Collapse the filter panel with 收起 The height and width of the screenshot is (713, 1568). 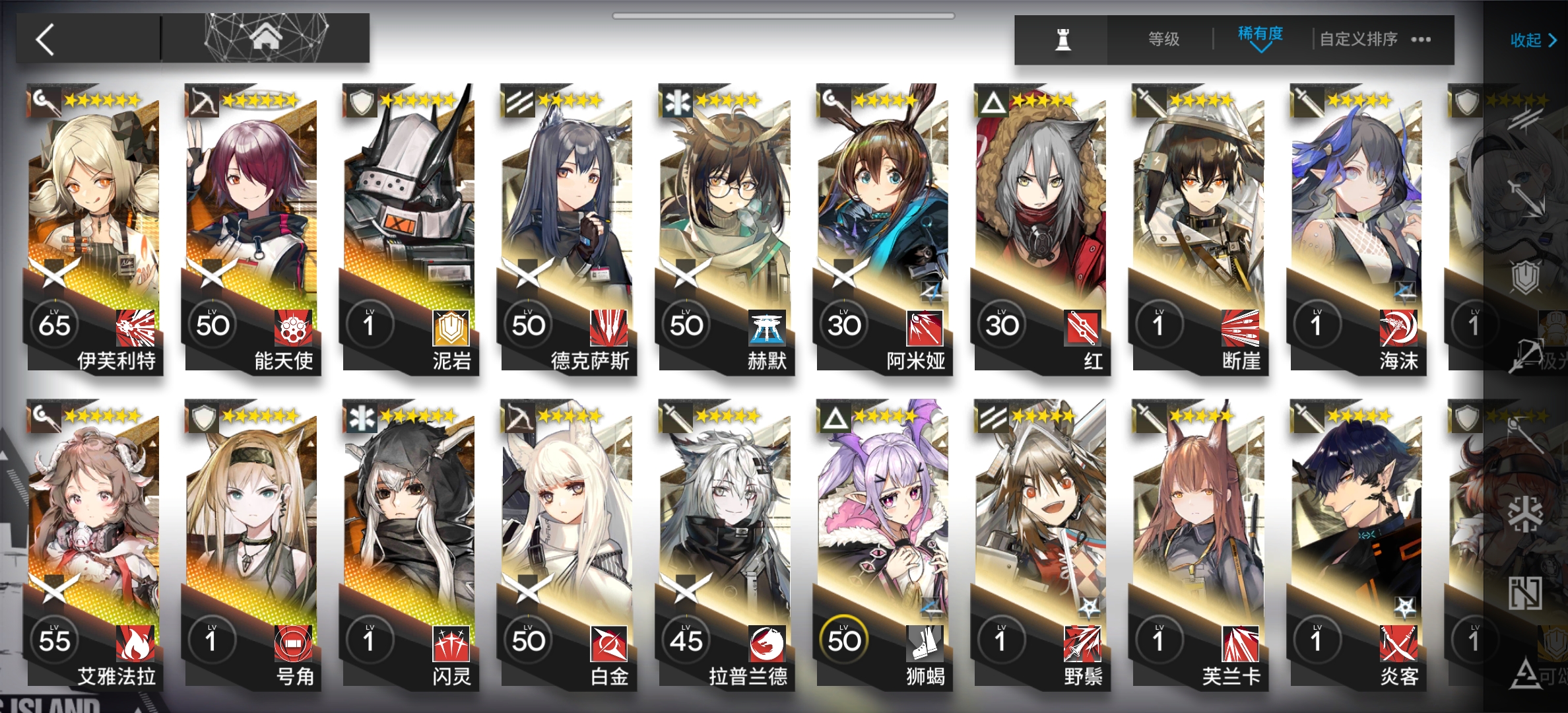[1532, 41]
